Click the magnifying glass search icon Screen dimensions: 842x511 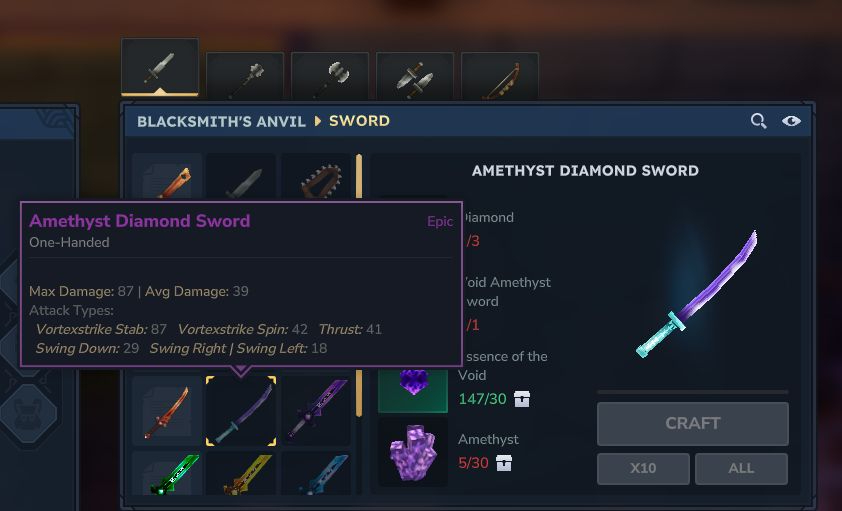[759, 121]
